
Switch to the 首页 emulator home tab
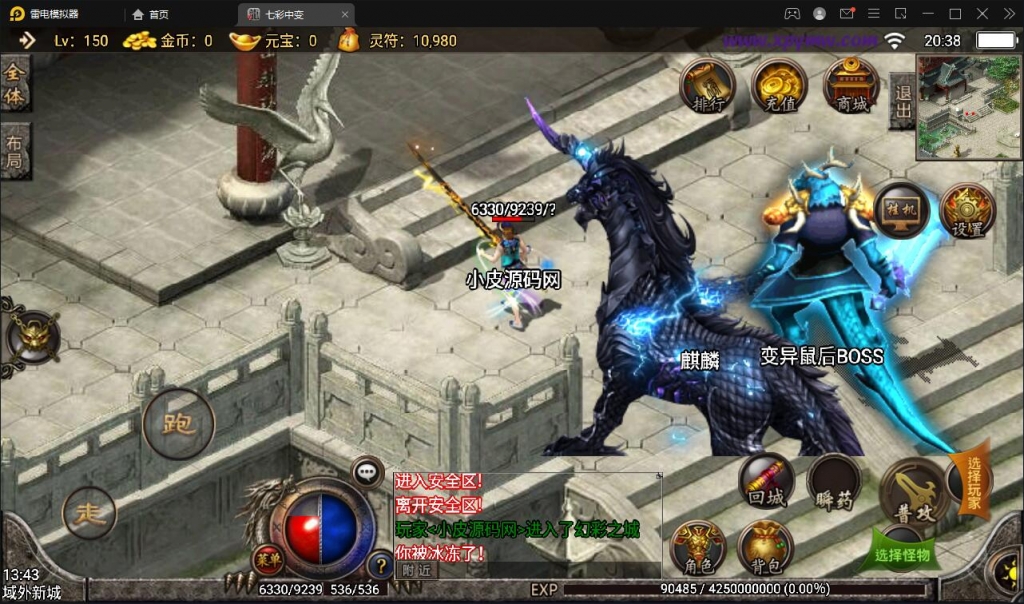coord(151,14)
